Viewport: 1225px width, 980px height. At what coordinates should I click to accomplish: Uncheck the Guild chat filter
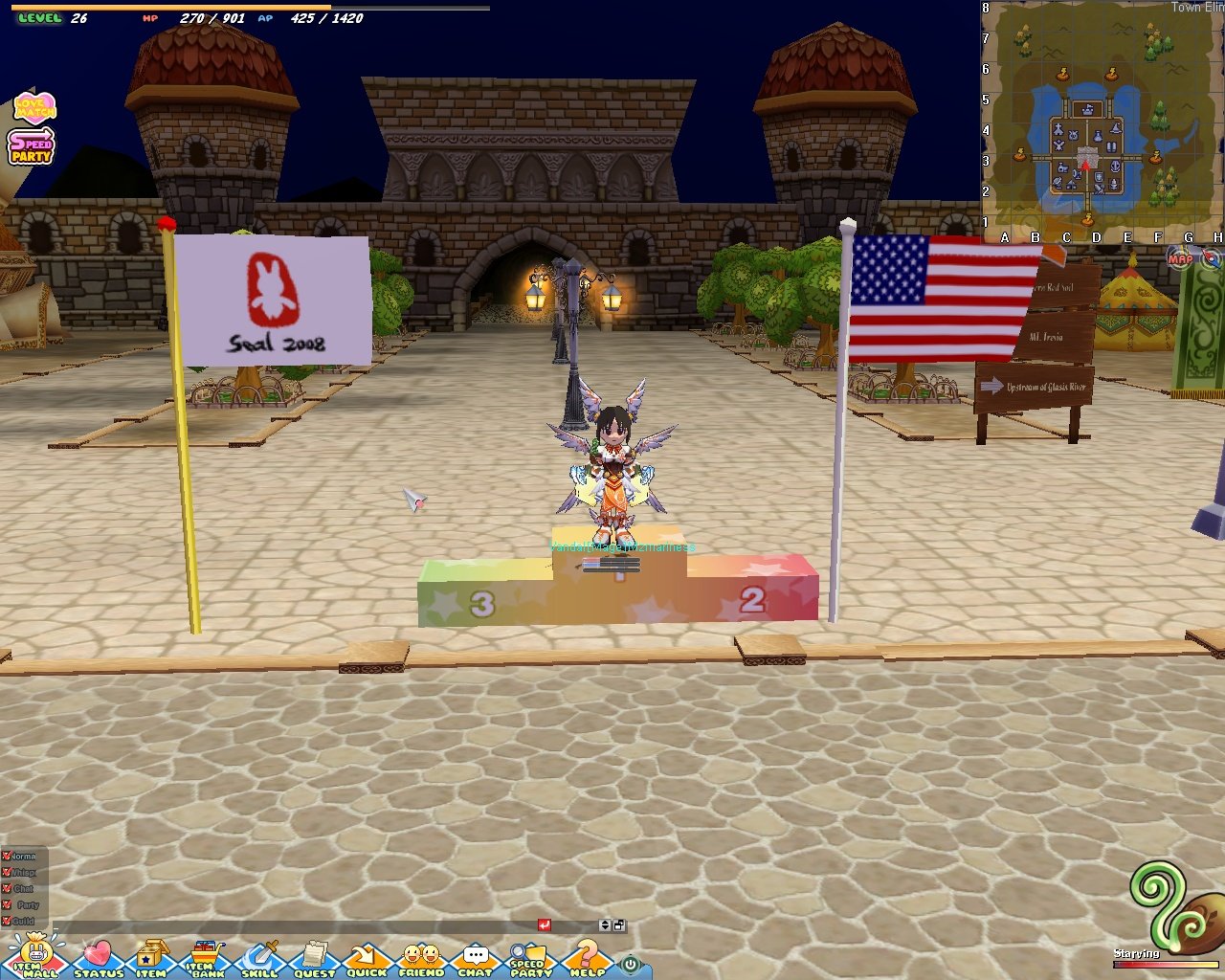[7, 920]
